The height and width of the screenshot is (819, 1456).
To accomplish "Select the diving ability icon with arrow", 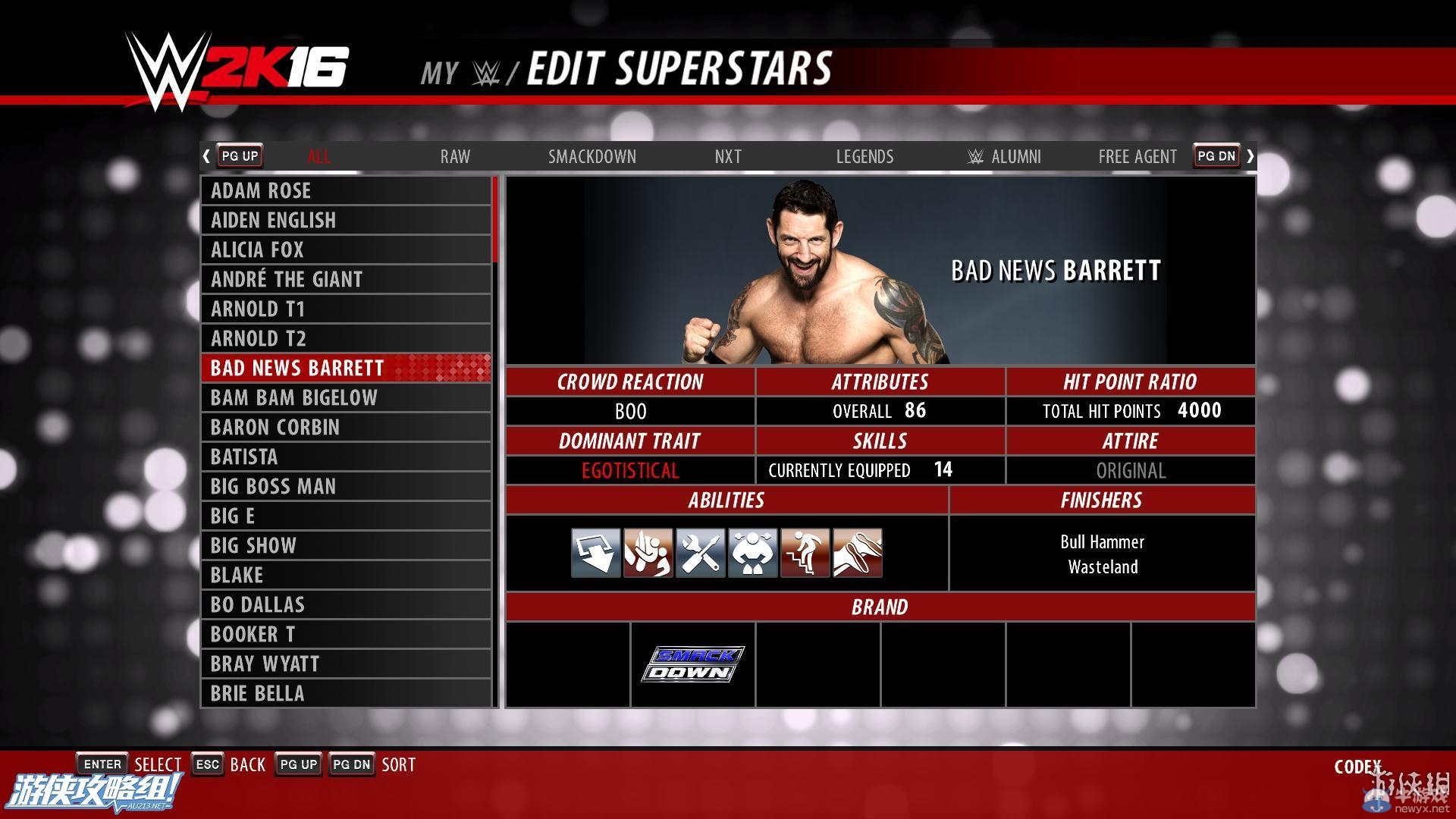I will pyautogui.click(x=596, y=553).
